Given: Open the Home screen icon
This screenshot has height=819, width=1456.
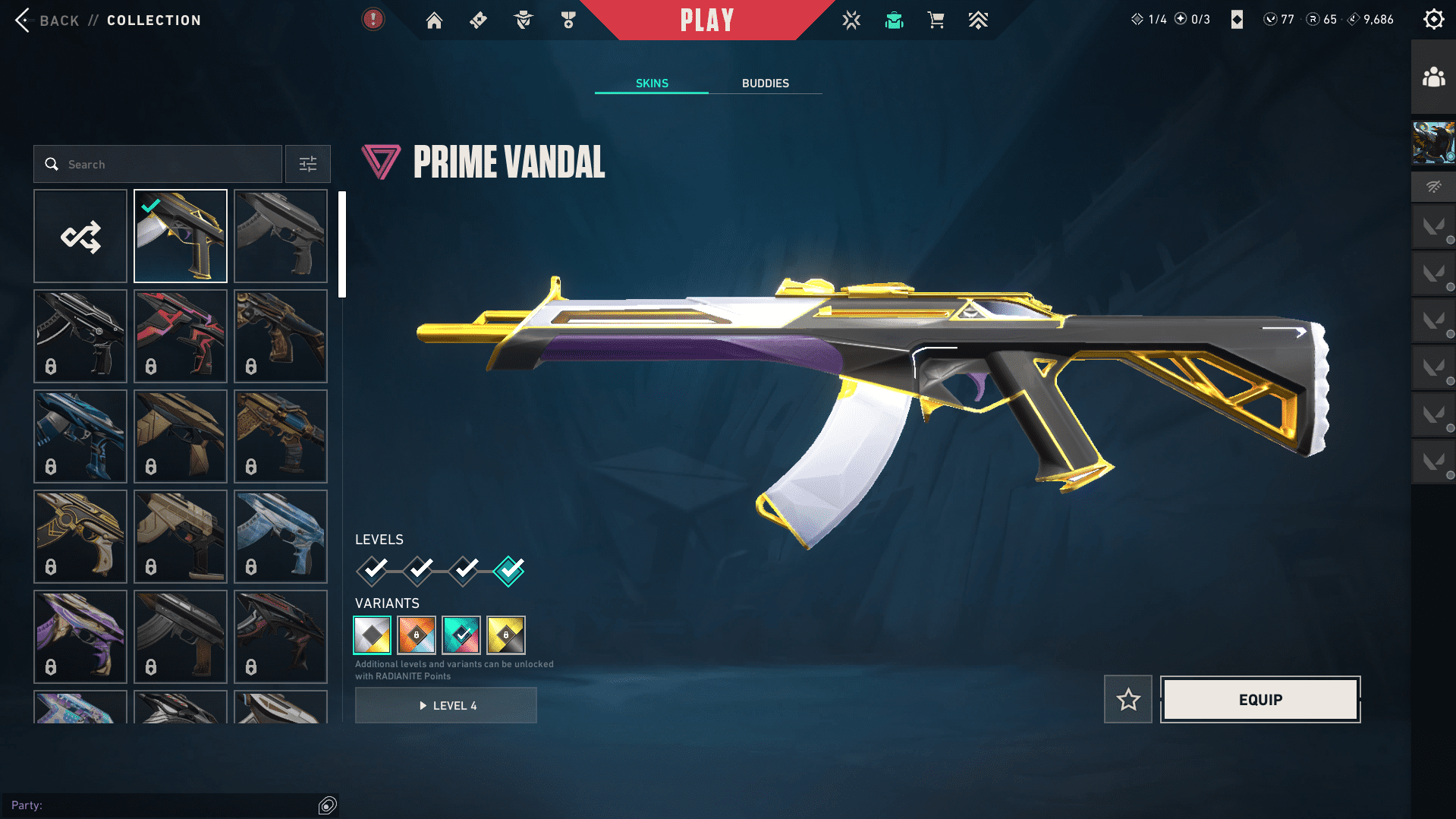Looking at the screenshot, I should pos(434,20).
